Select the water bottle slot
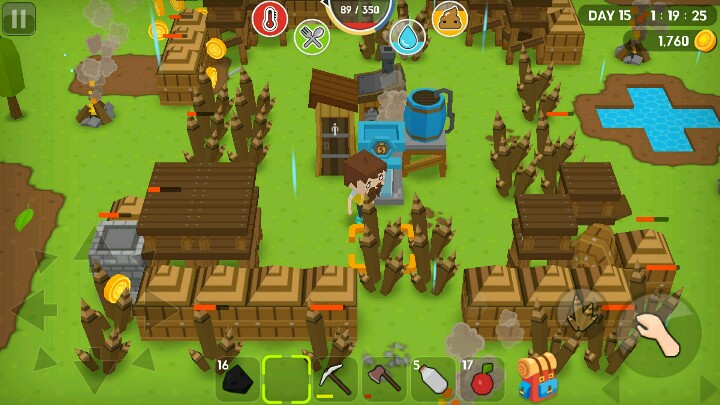Screen dimensions: 720x405 pos(432,379)
